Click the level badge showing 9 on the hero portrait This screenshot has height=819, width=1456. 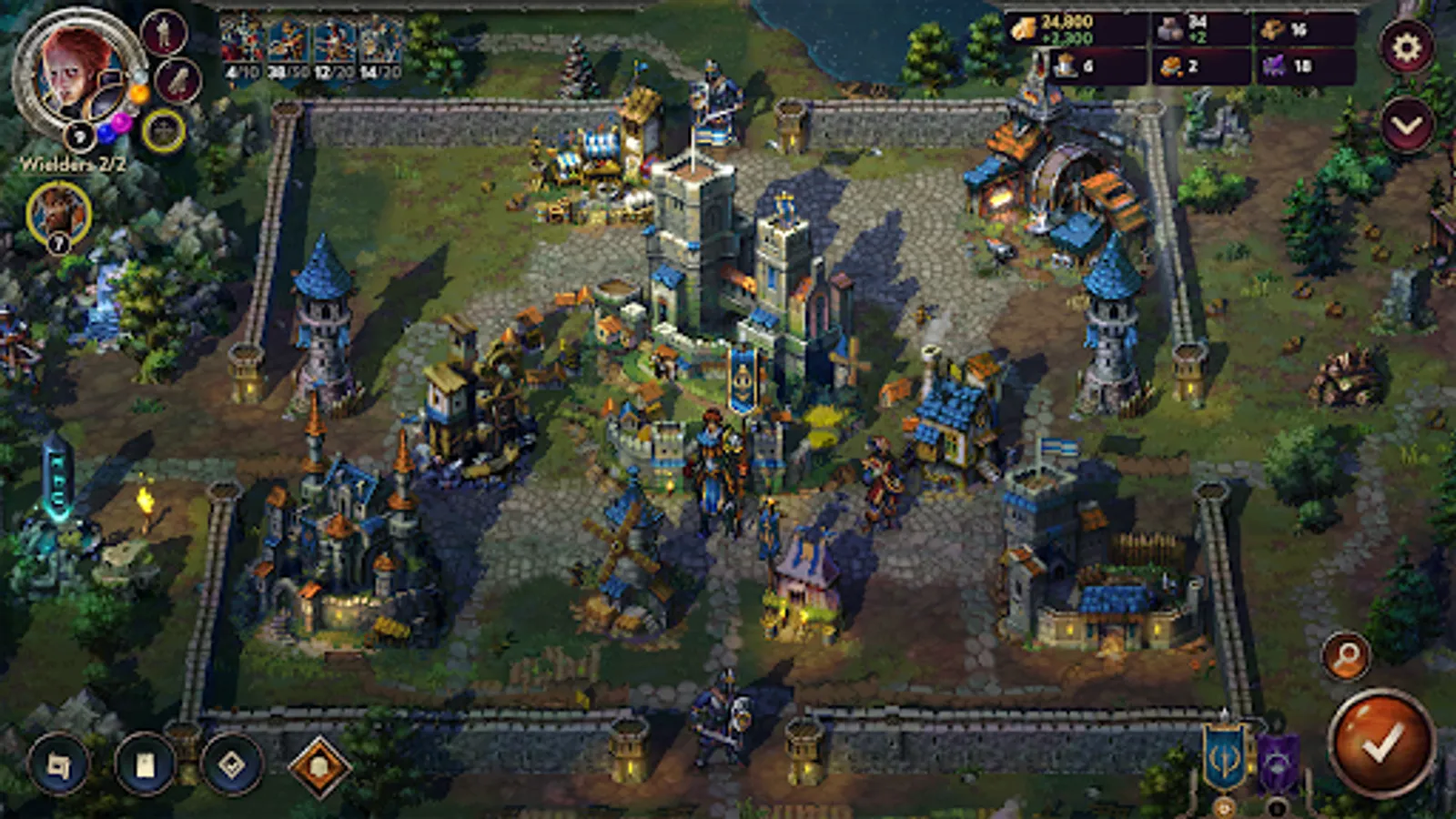[x=79, y=136]
